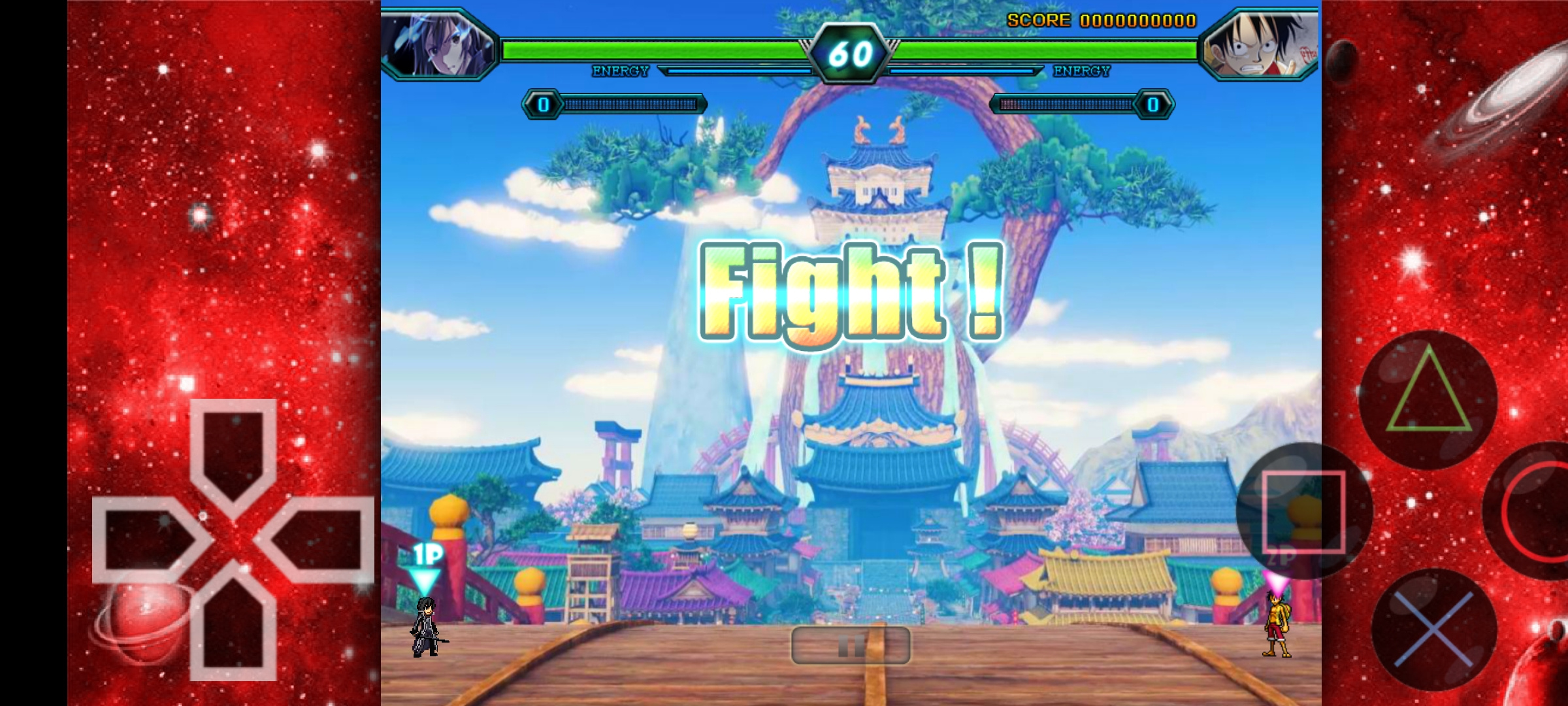Tap the D-pad down arrow

tap(233, 628)
